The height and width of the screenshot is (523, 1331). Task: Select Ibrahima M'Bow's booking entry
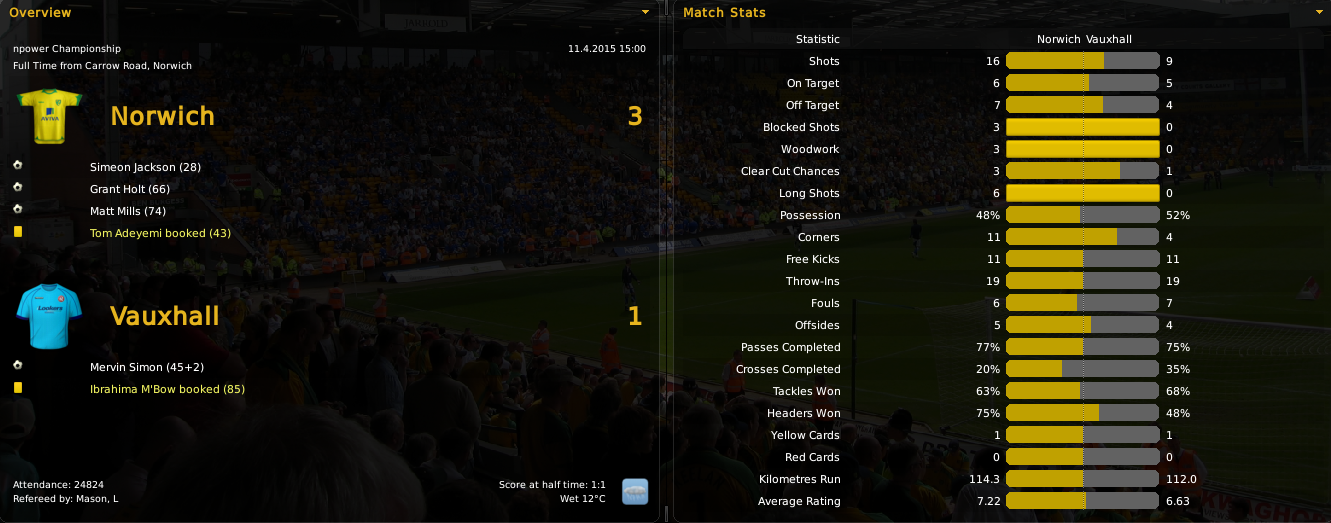click(x=167, y=389)
